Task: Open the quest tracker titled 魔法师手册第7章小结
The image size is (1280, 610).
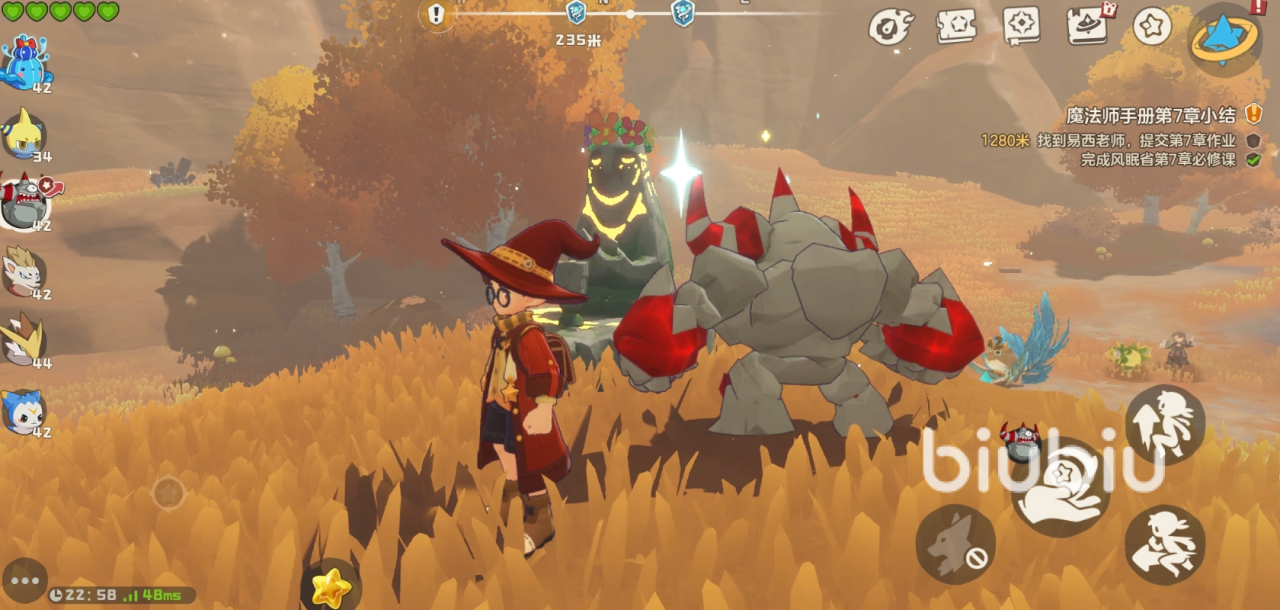Action: click(x=1150, y=115)
